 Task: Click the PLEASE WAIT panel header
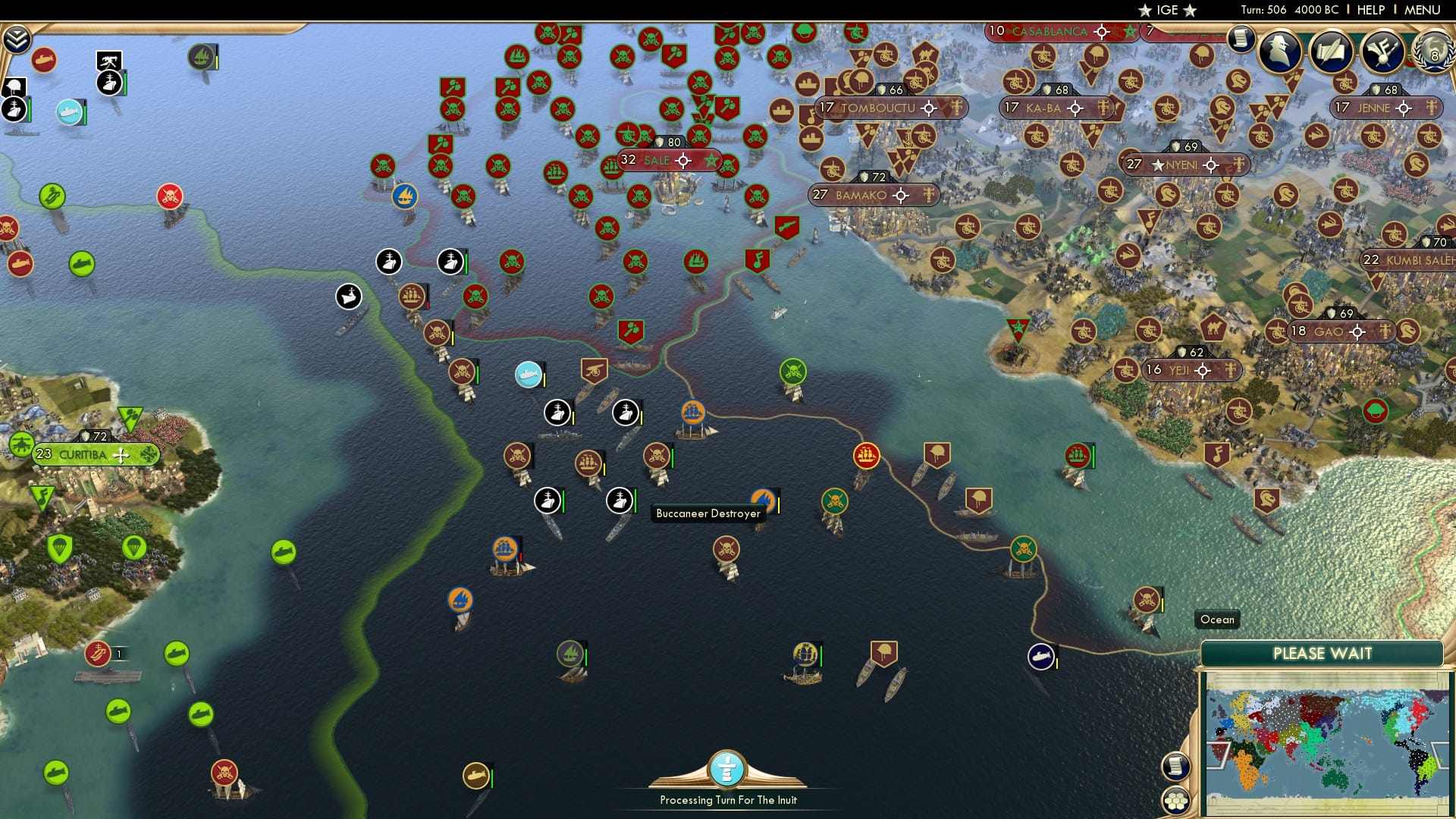point(1323,653)
